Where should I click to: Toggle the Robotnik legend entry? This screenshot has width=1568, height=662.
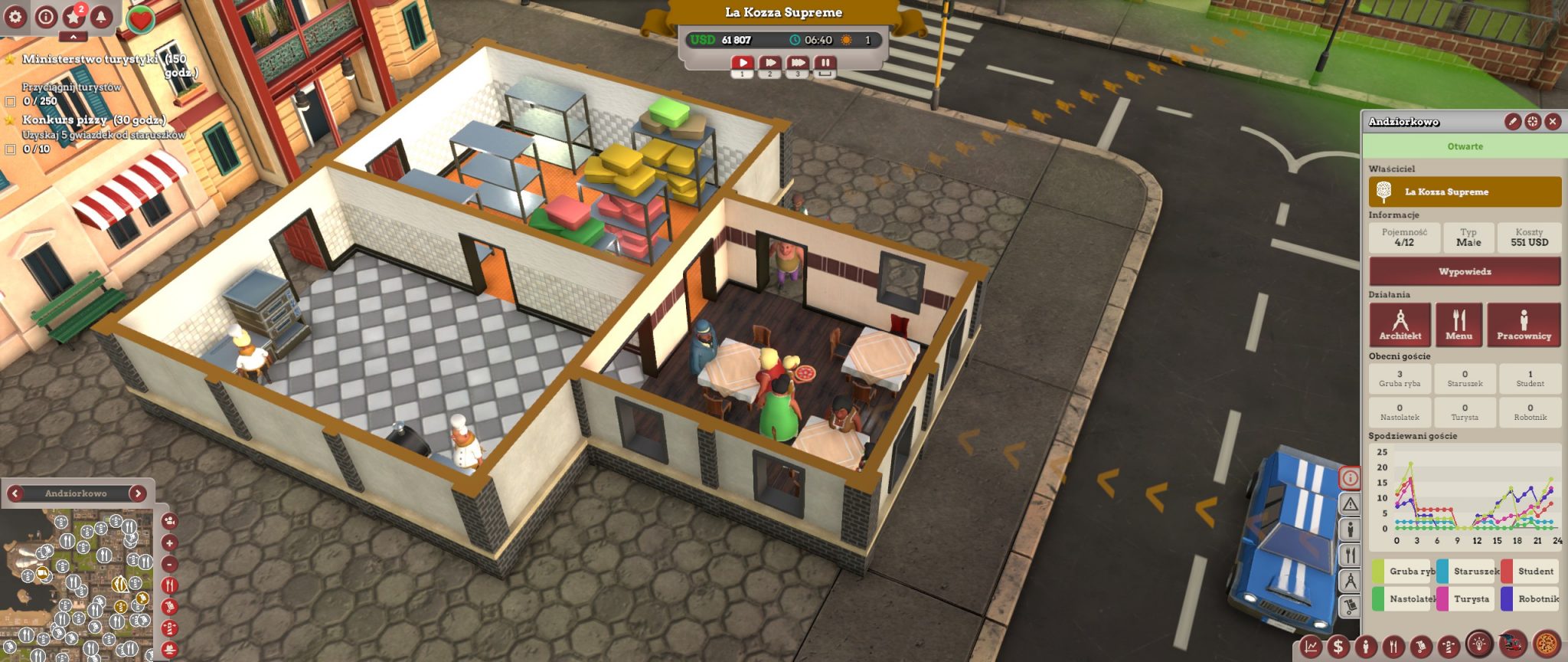pos(1530,598)
